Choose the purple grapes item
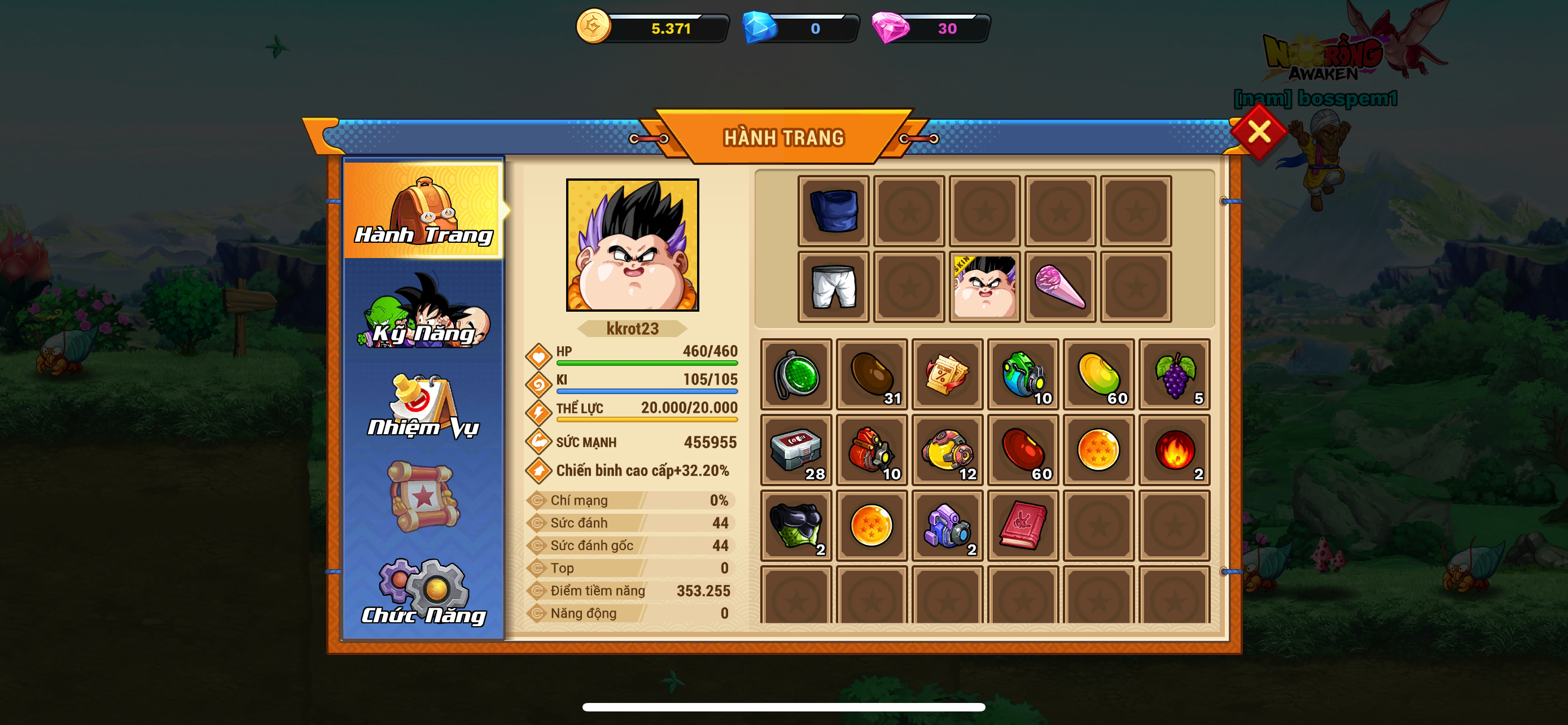 [1174, 374]
